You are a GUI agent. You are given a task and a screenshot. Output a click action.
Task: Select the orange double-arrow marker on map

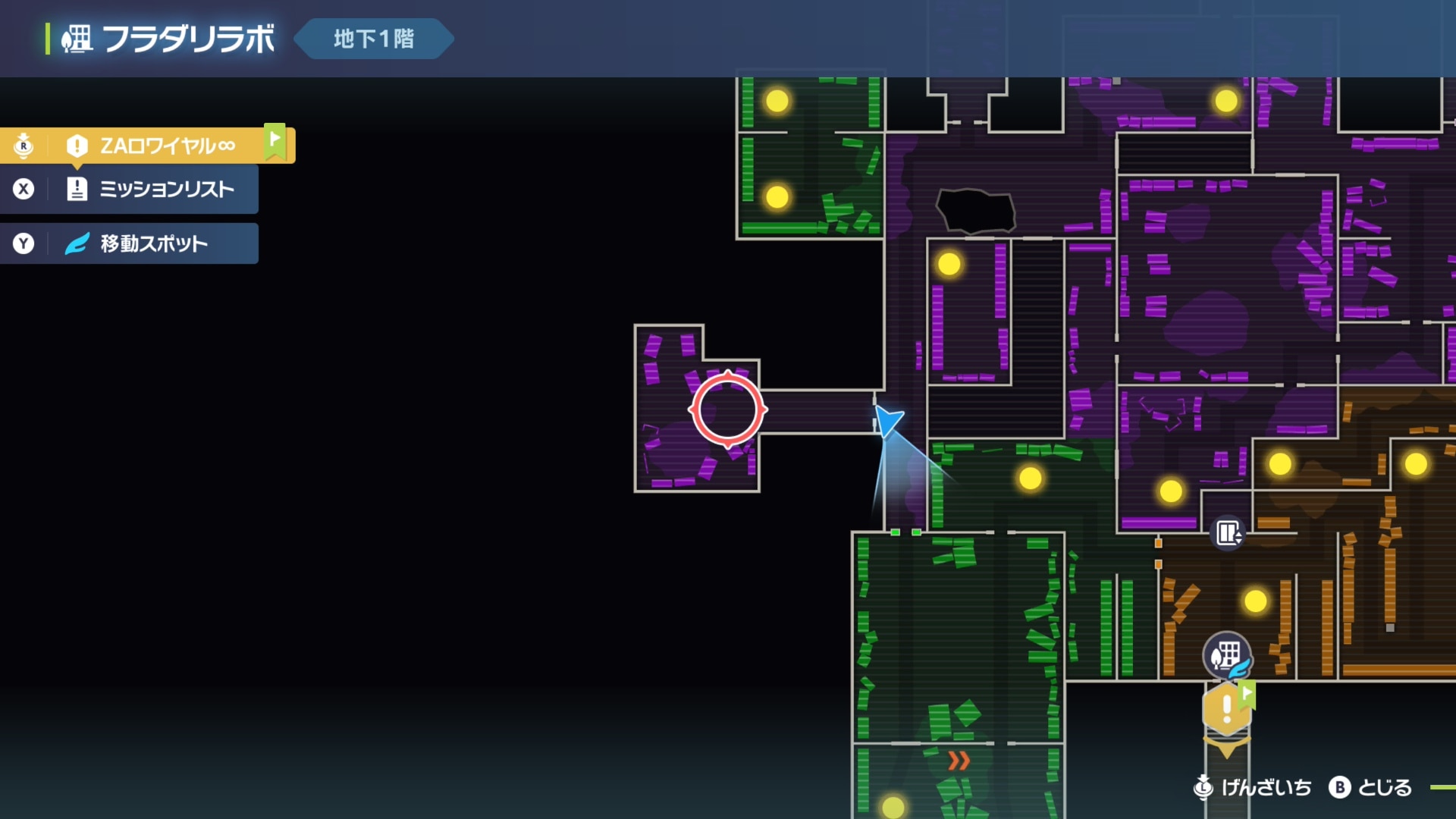[x=959, y=761]
